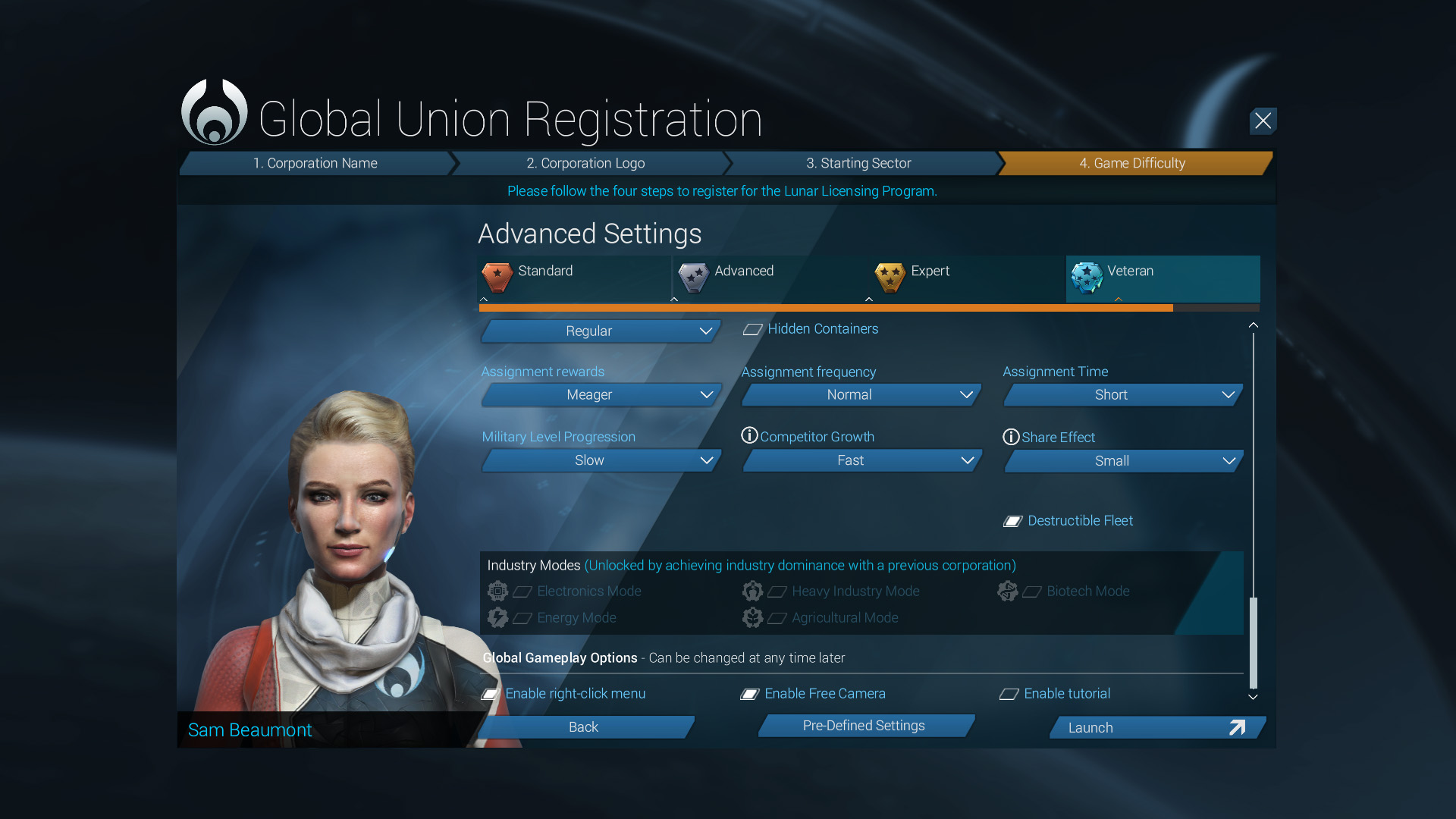Change the Share Effect dropdown
1456x819 pixels.
click(x=1122, y=461)
